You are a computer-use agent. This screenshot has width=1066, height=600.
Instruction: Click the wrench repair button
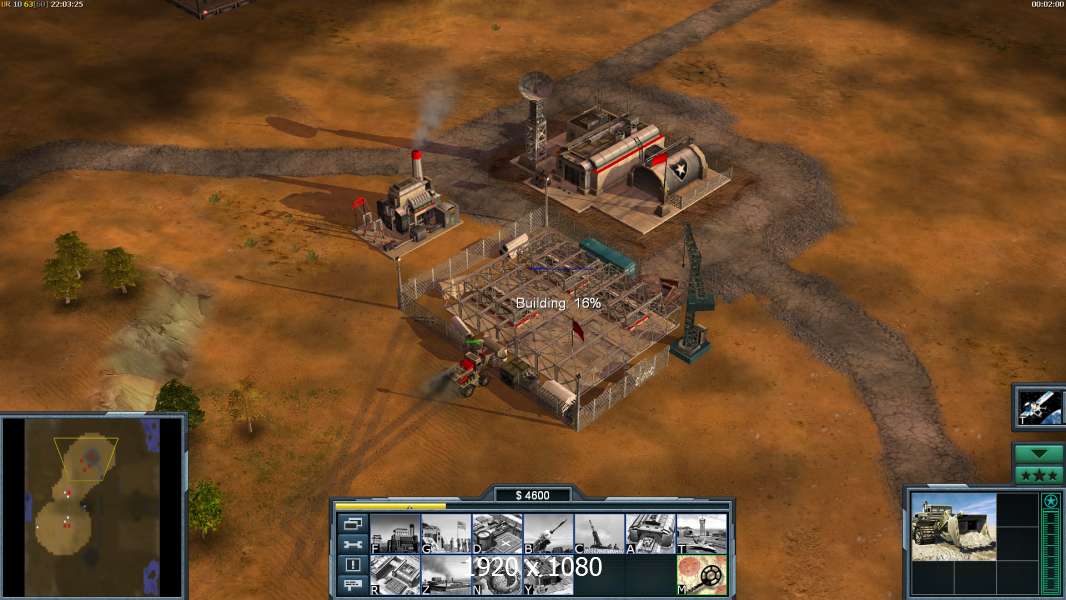point(353,545)
